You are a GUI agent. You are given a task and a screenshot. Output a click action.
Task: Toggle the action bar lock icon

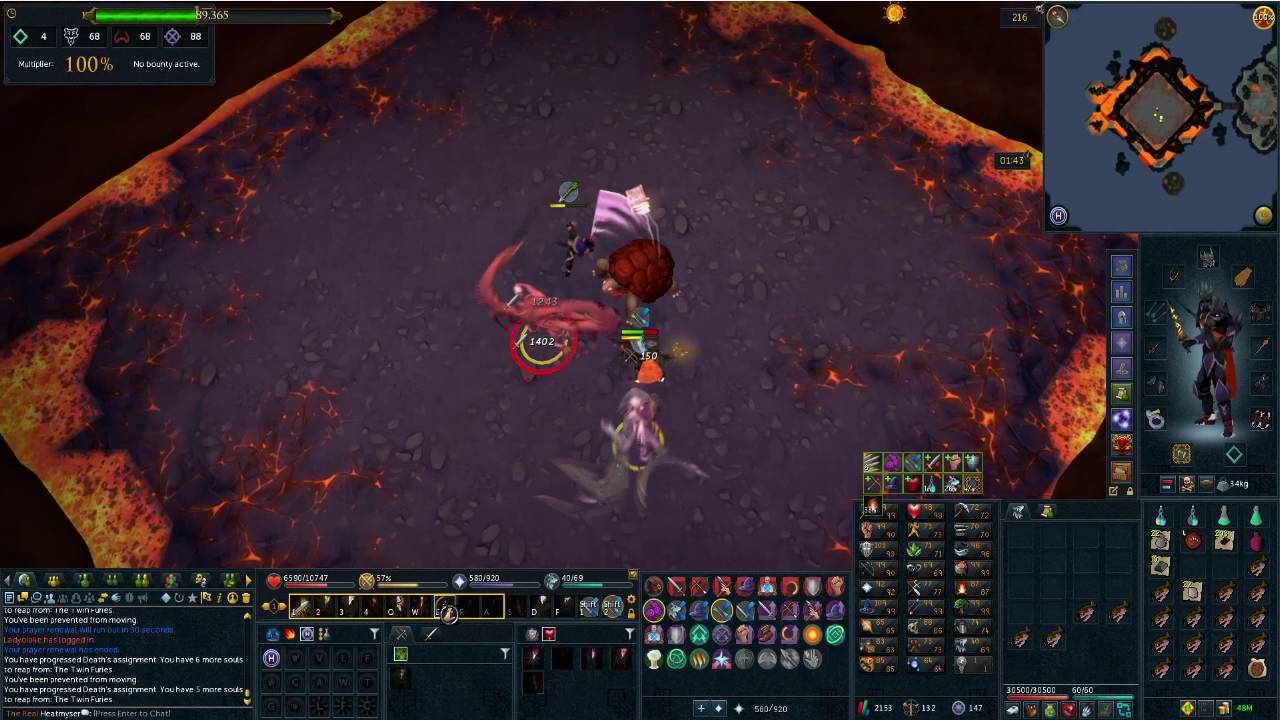632,612
